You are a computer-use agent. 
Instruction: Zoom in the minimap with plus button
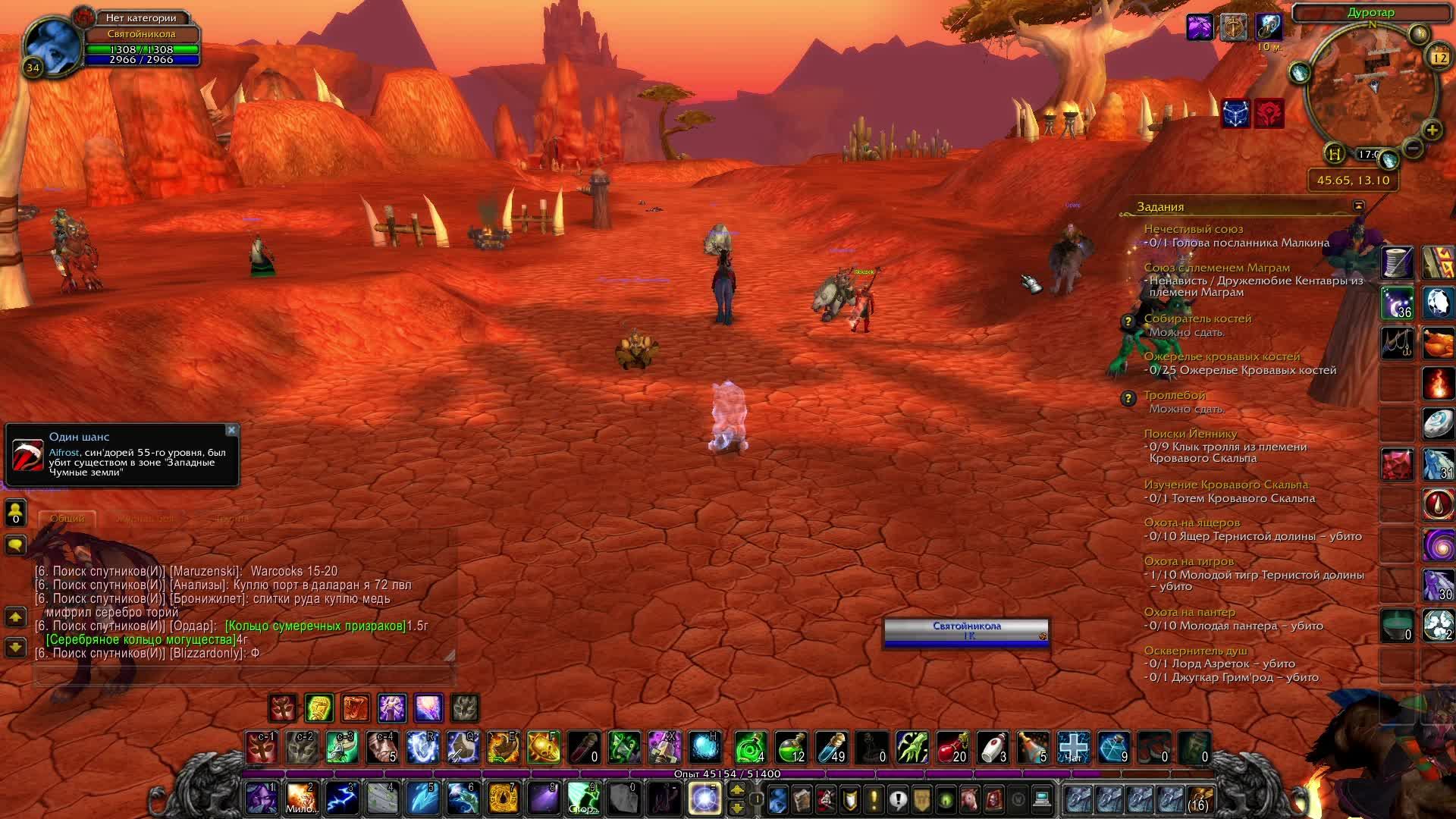click(x=1432, y=130)
